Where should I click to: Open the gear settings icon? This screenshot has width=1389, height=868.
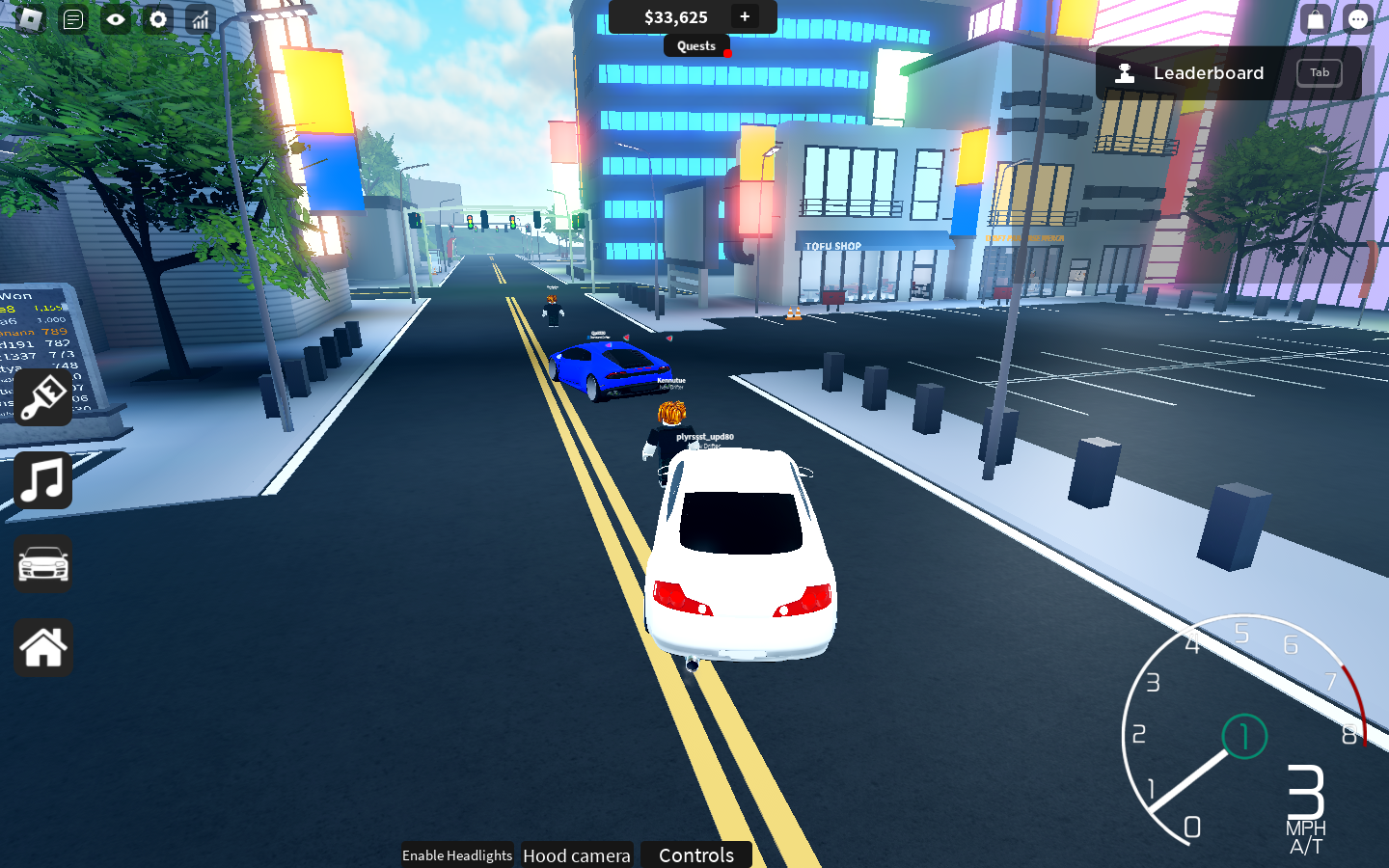pyautogui.click(x=158, y=19)
